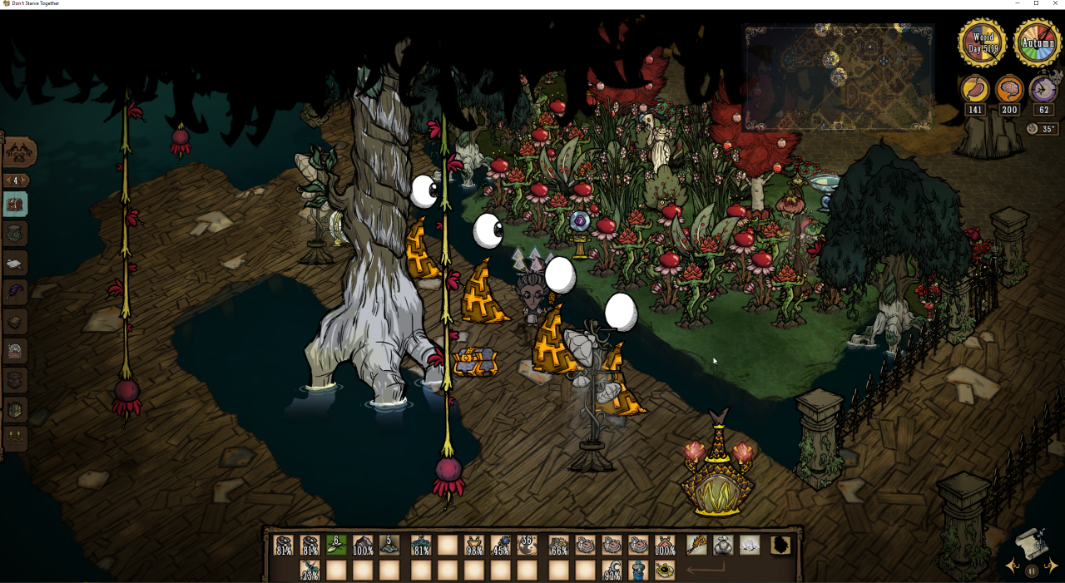
Task: Click the hand-slot staff item
Action: [x=695, y=546]
